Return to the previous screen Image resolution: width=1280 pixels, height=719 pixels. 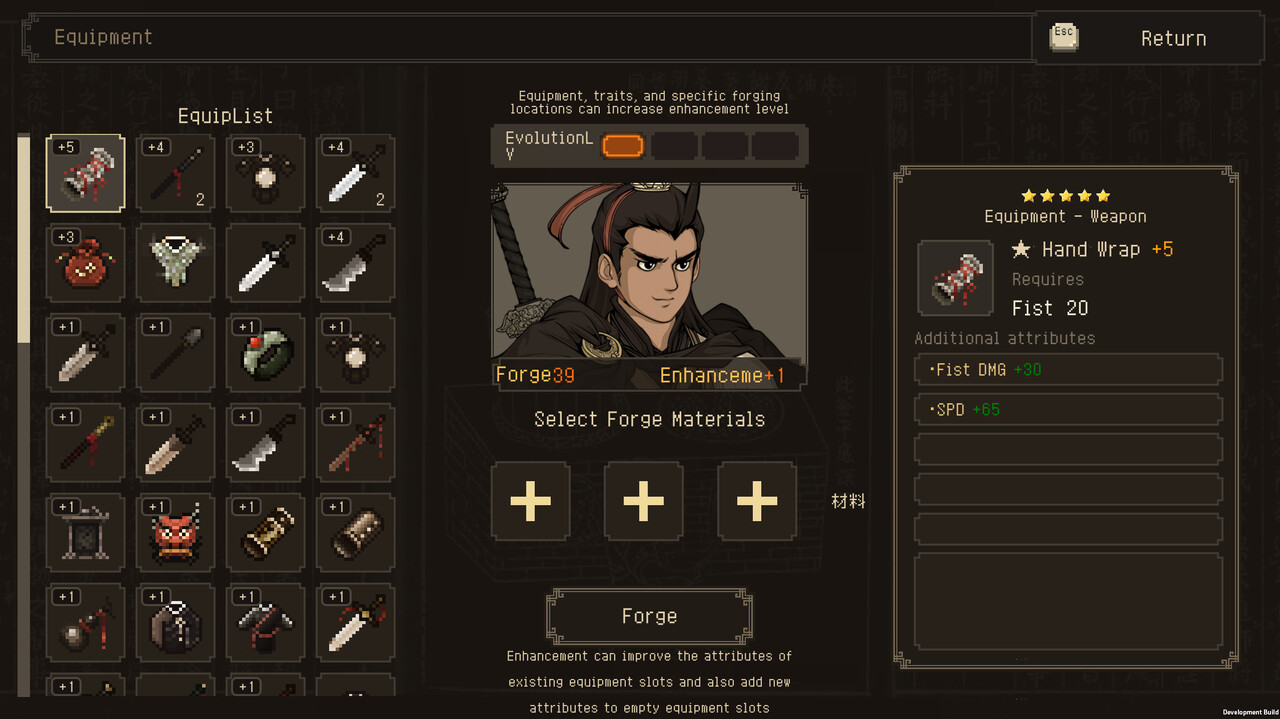(1148, 39)
